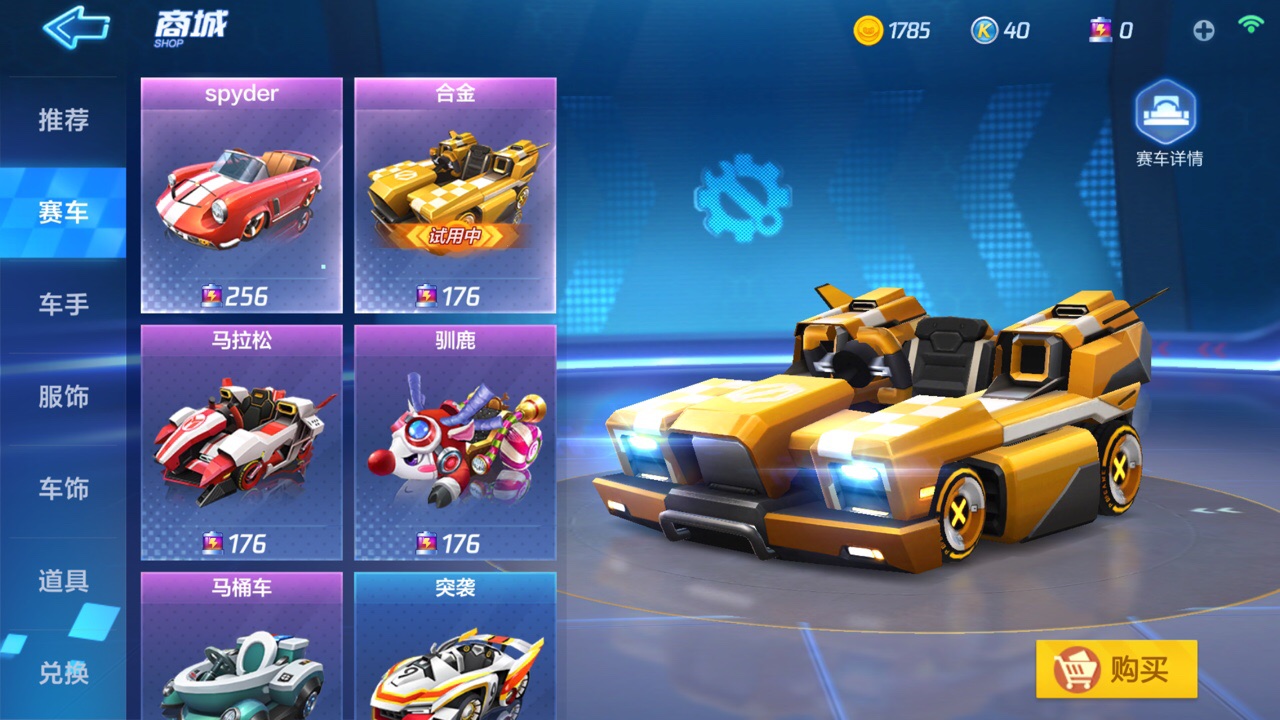Select the red spyder car card
This screenshot has height=720, width=1280.
tap(241, 196)
